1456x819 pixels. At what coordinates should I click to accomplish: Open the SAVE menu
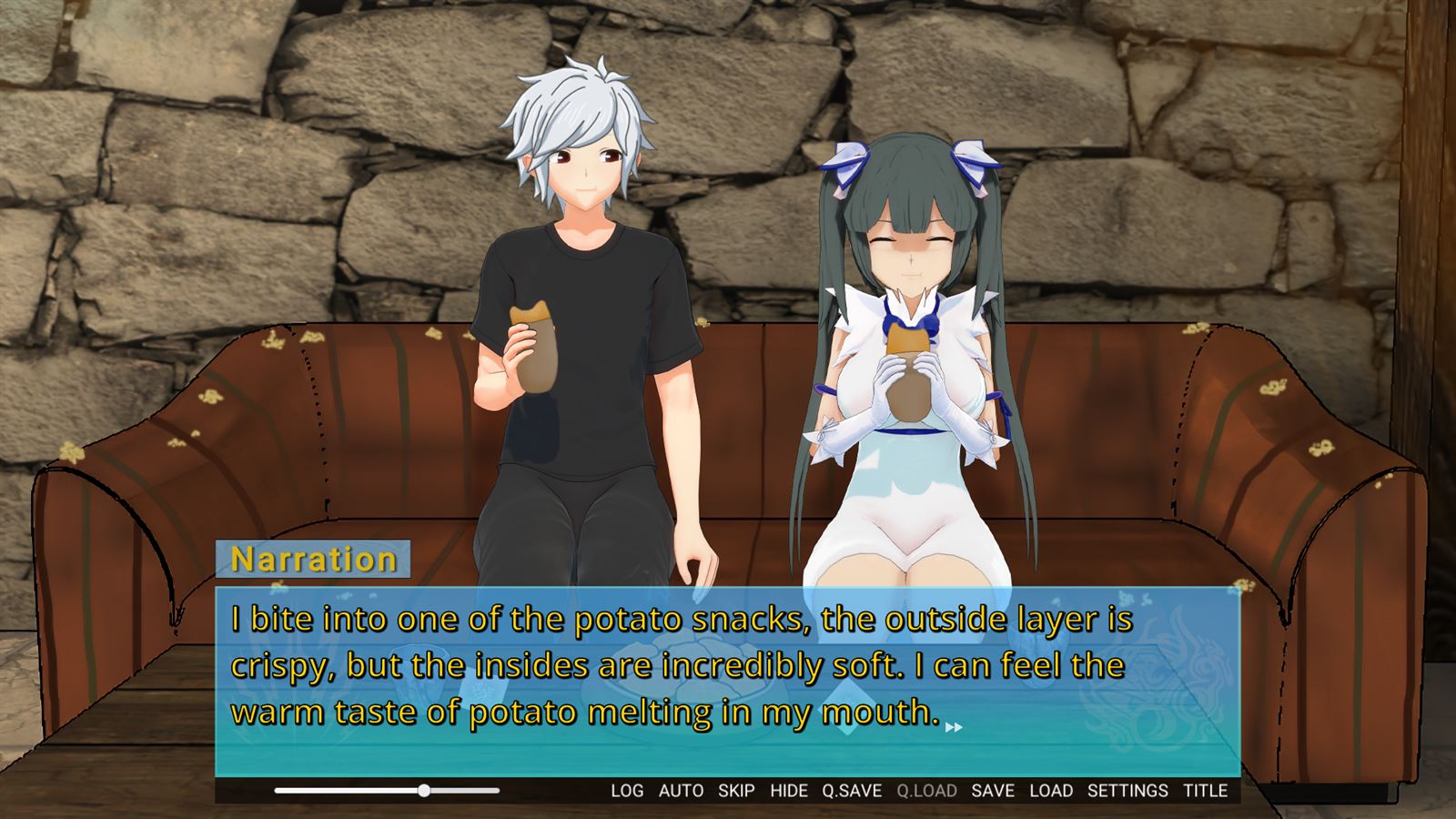click(993, 791)
